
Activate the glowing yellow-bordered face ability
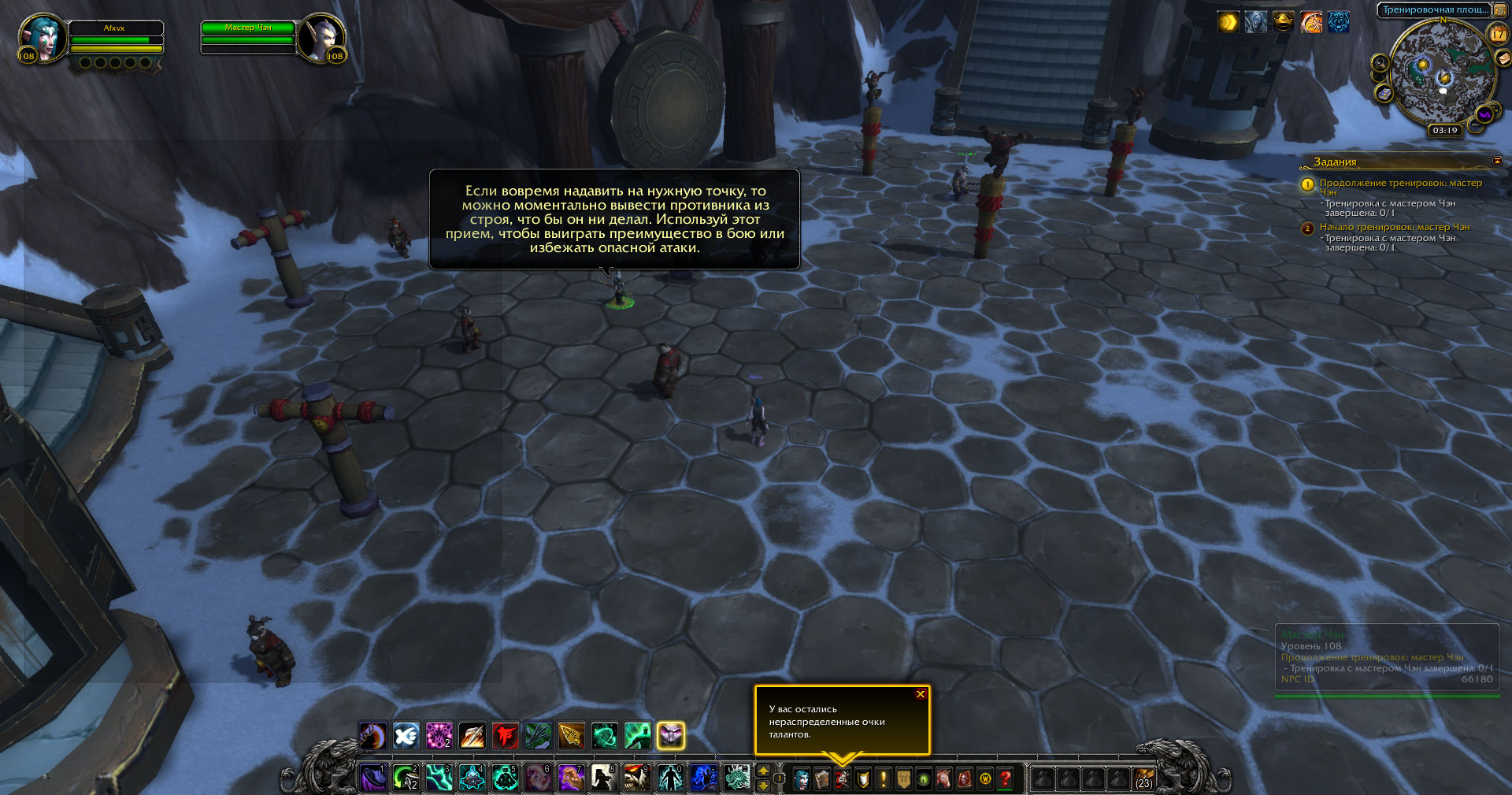coord(671,736)
